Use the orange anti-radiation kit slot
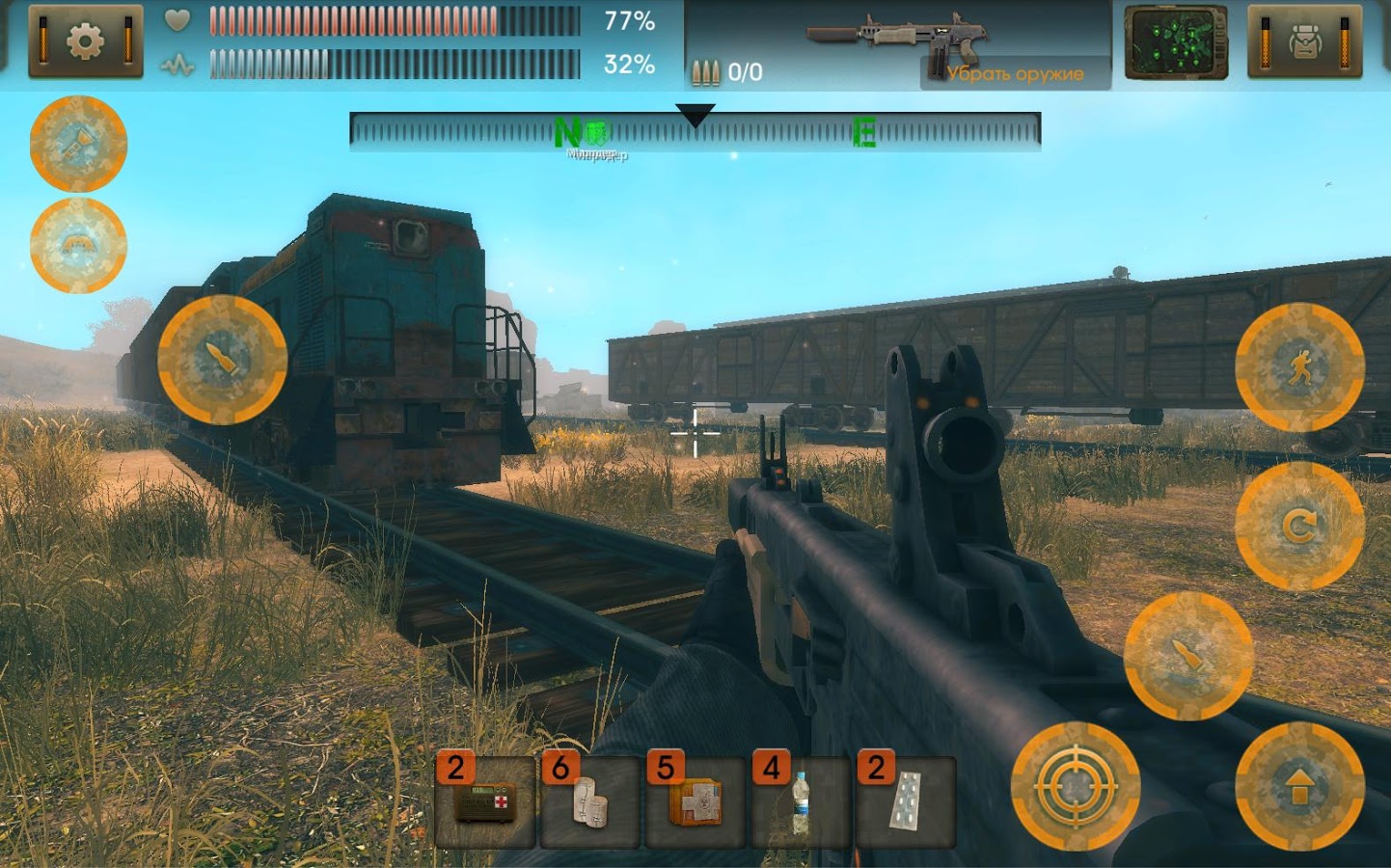1391x868 pixels. tap(695, 801)
